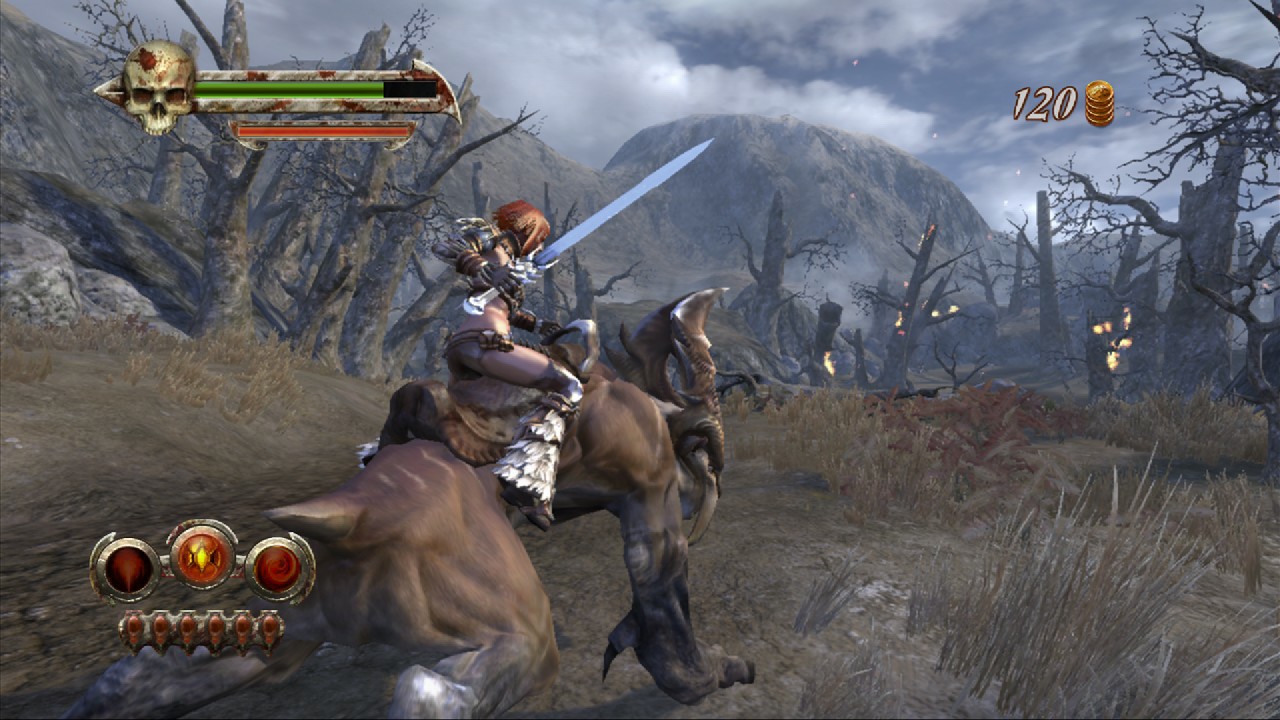The image size is (1280, 720).
Task: Select the skull emblem on the health bar
Action: [x=160, y=85]
